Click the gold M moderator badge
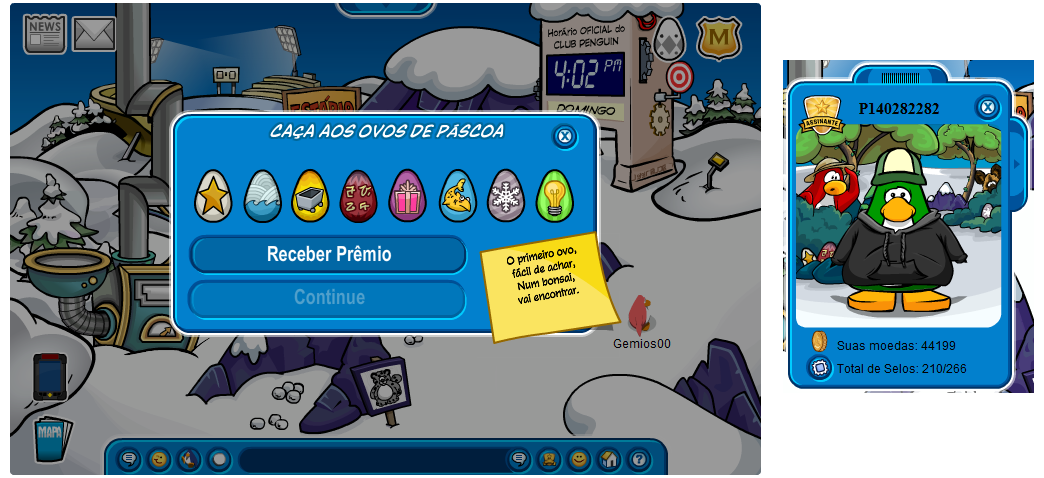This screenshot has height=478, width=1044. [x=717, y=39]
